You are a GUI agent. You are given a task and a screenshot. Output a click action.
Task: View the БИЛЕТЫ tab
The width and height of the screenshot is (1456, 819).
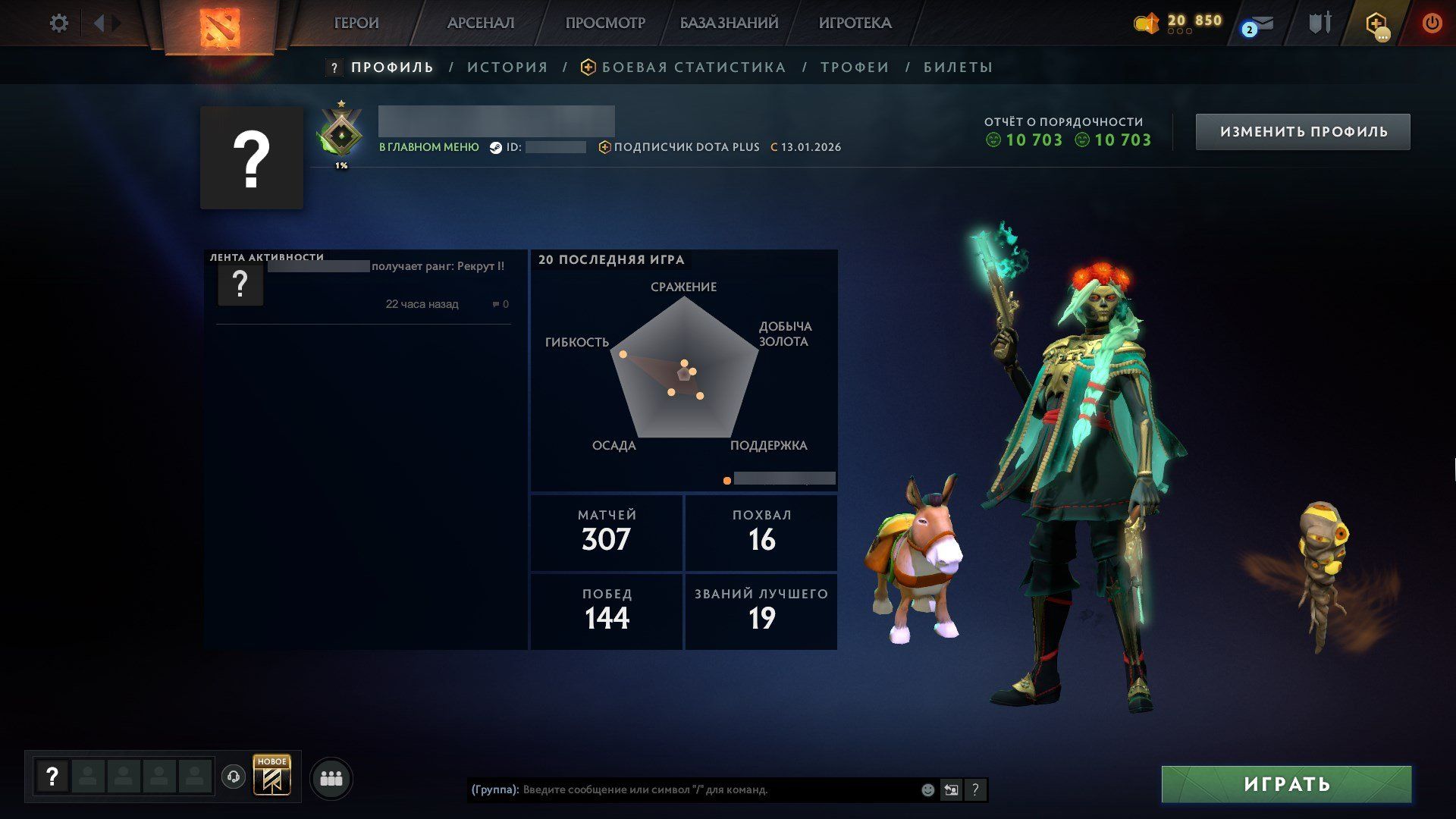tap(958, 67)
